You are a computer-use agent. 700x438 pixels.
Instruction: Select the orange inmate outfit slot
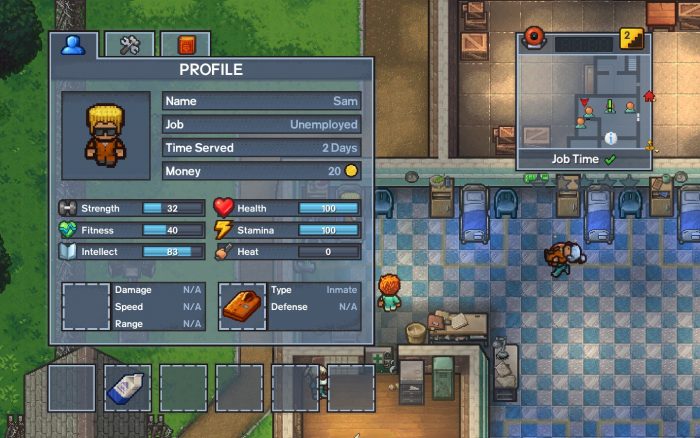[x=242, y=307]
